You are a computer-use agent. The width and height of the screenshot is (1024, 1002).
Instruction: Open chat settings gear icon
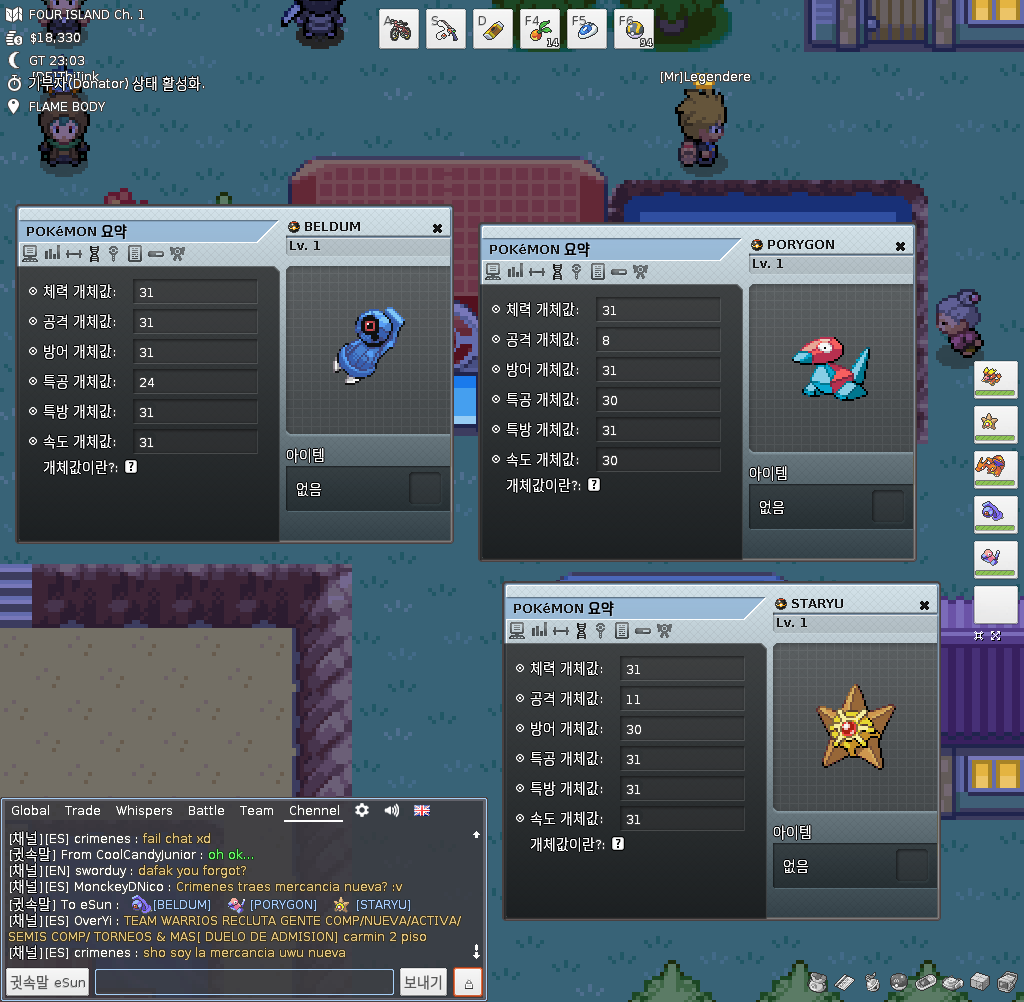(x=362, y=810)
